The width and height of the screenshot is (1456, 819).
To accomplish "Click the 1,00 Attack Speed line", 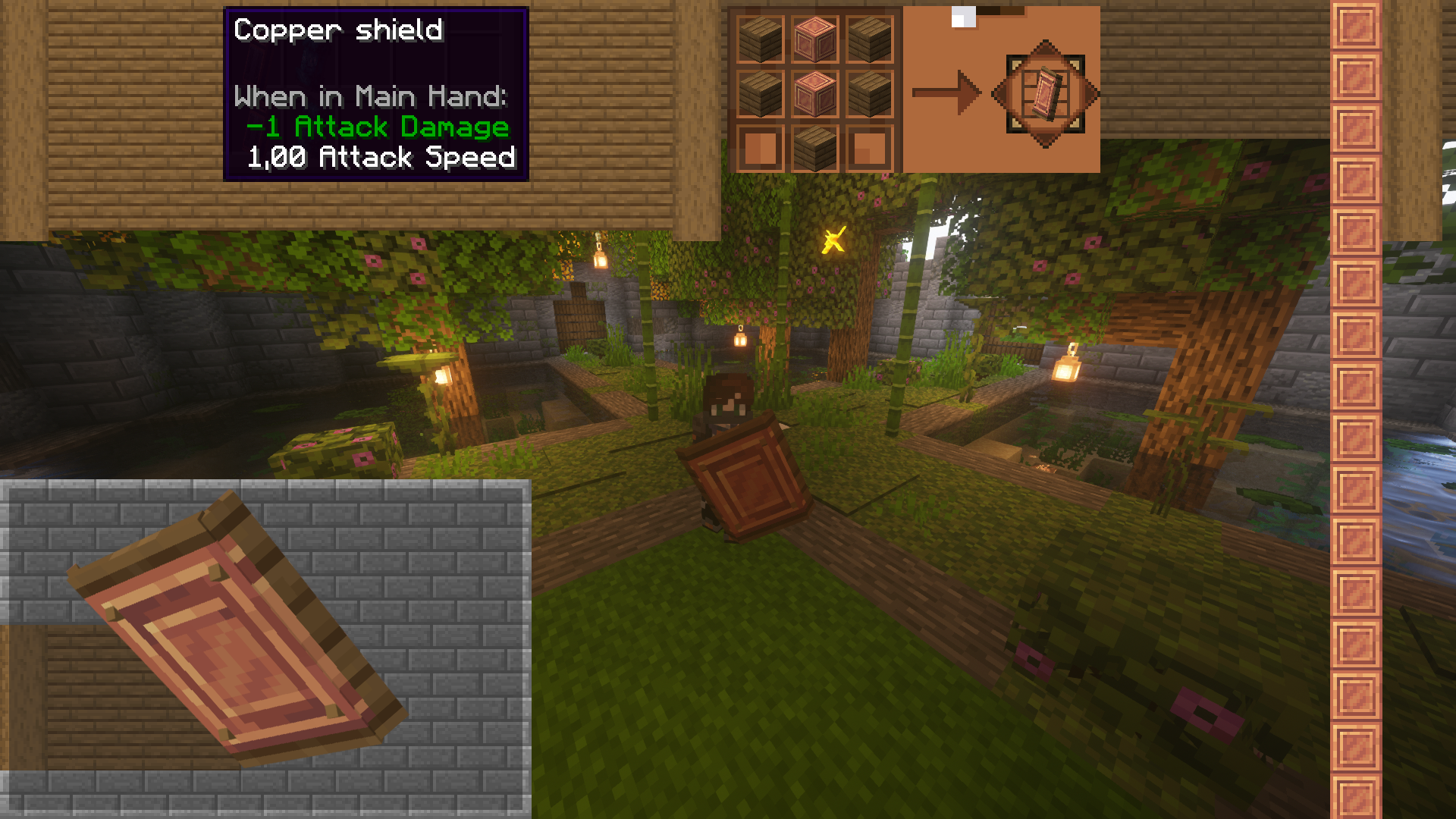I will click(x=381, y=158).
